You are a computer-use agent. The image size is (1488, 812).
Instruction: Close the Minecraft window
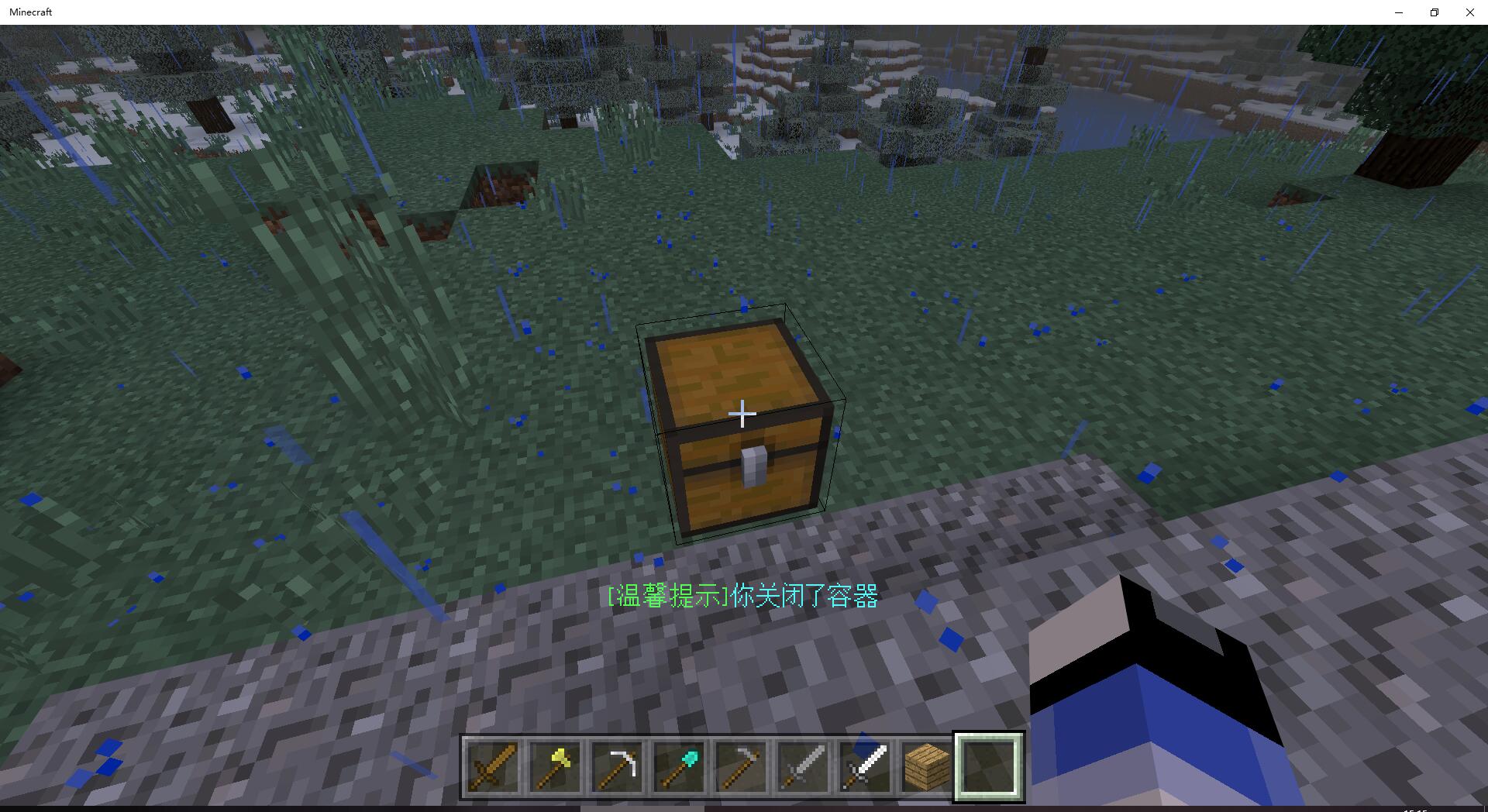click(1469, 12)
